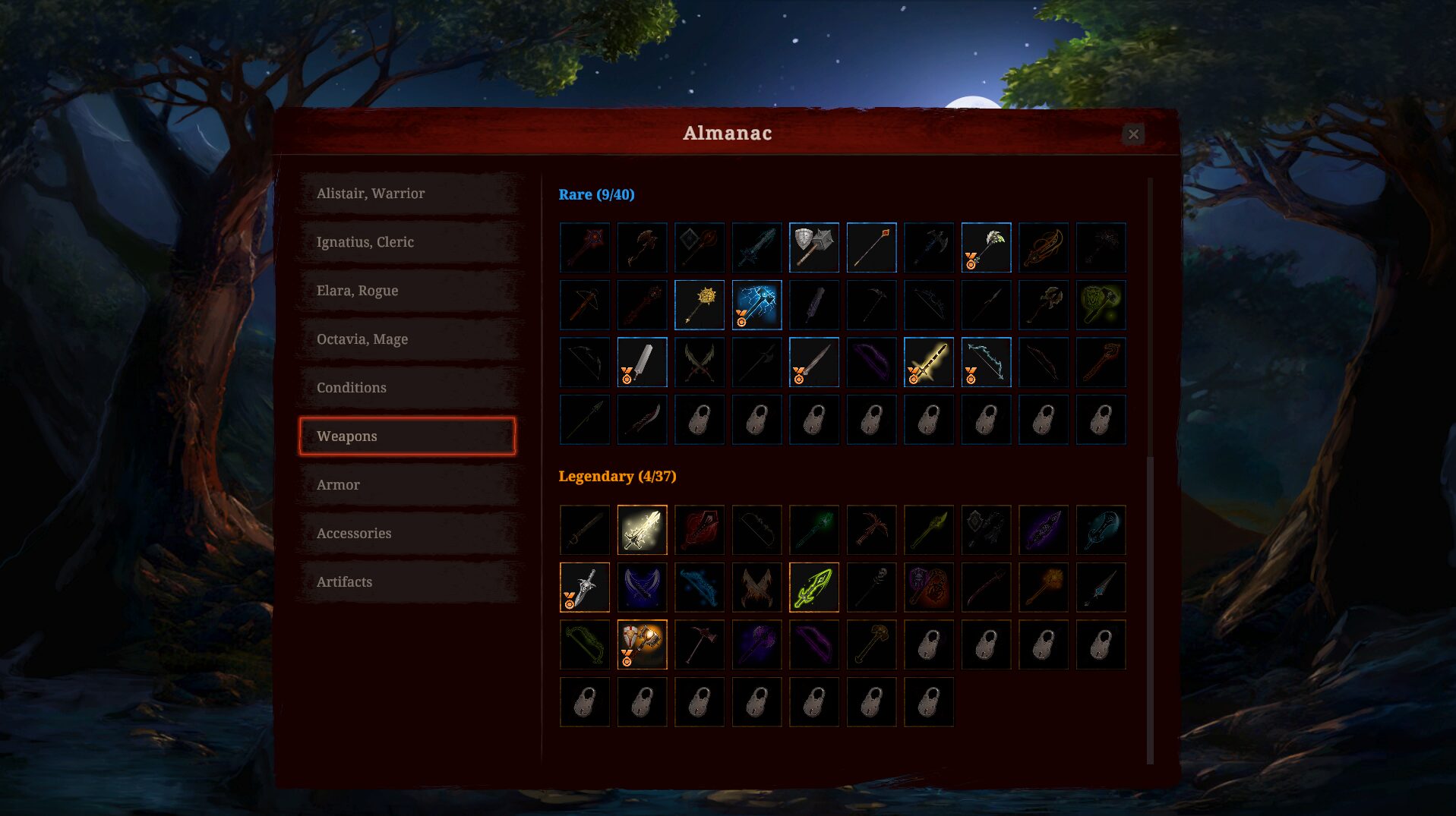Show the Octavia, Mage page
Screen dimensions: 1456x816
click(407, 339)
